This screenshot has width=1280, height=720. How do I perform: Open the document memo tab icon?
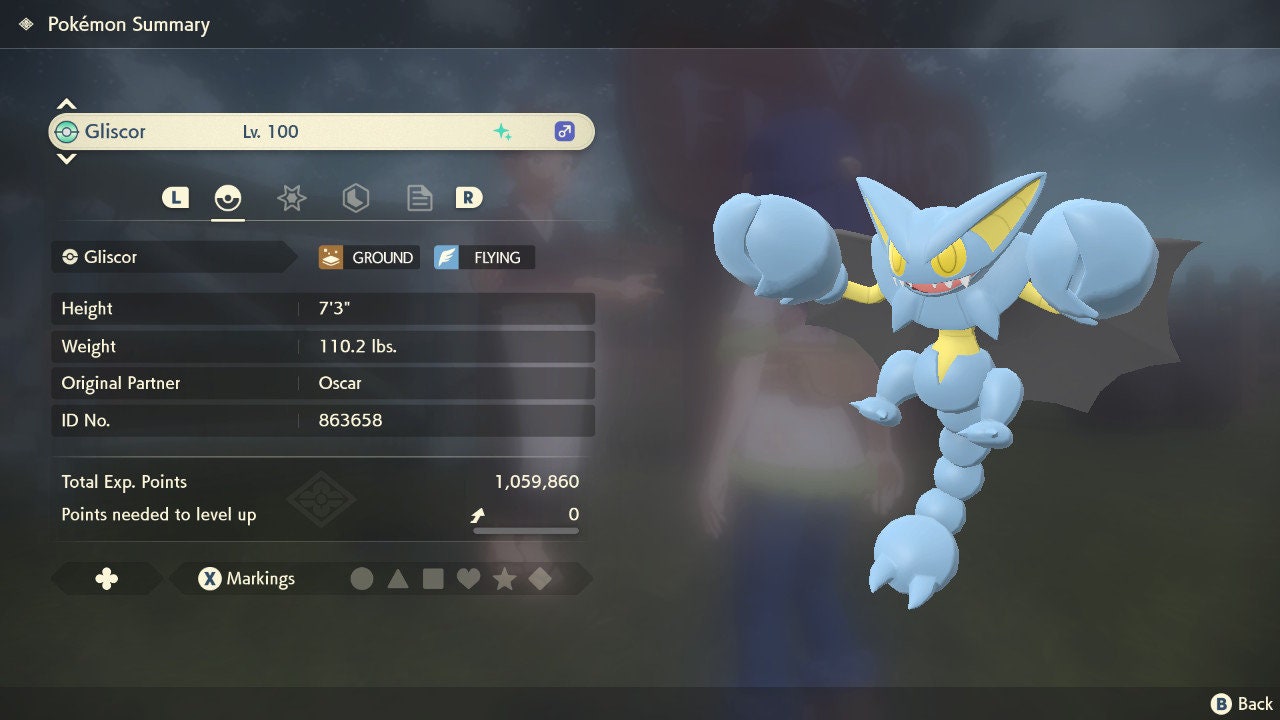[419, 198]
